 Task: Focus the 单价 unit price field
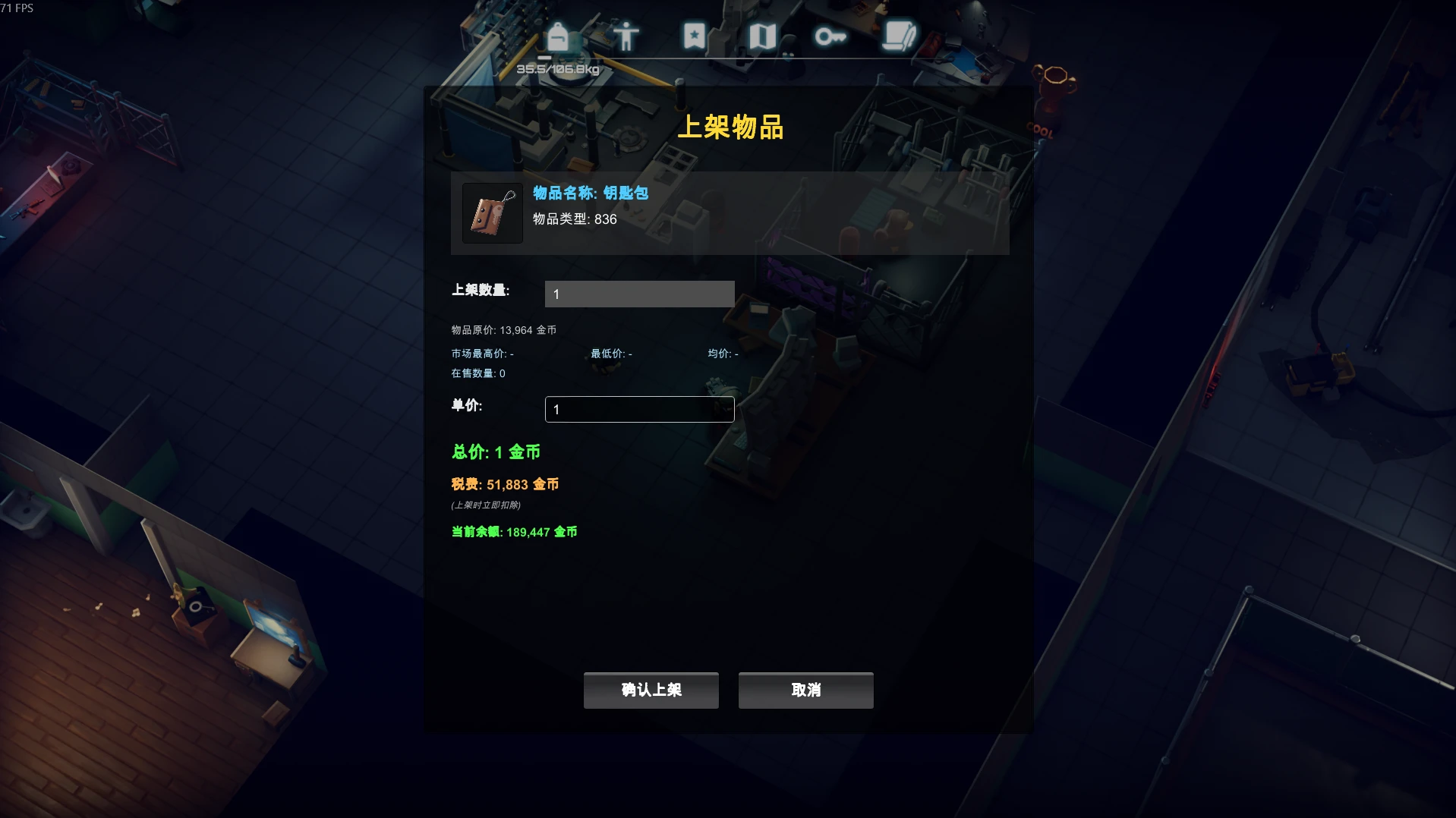coord(639,409)
